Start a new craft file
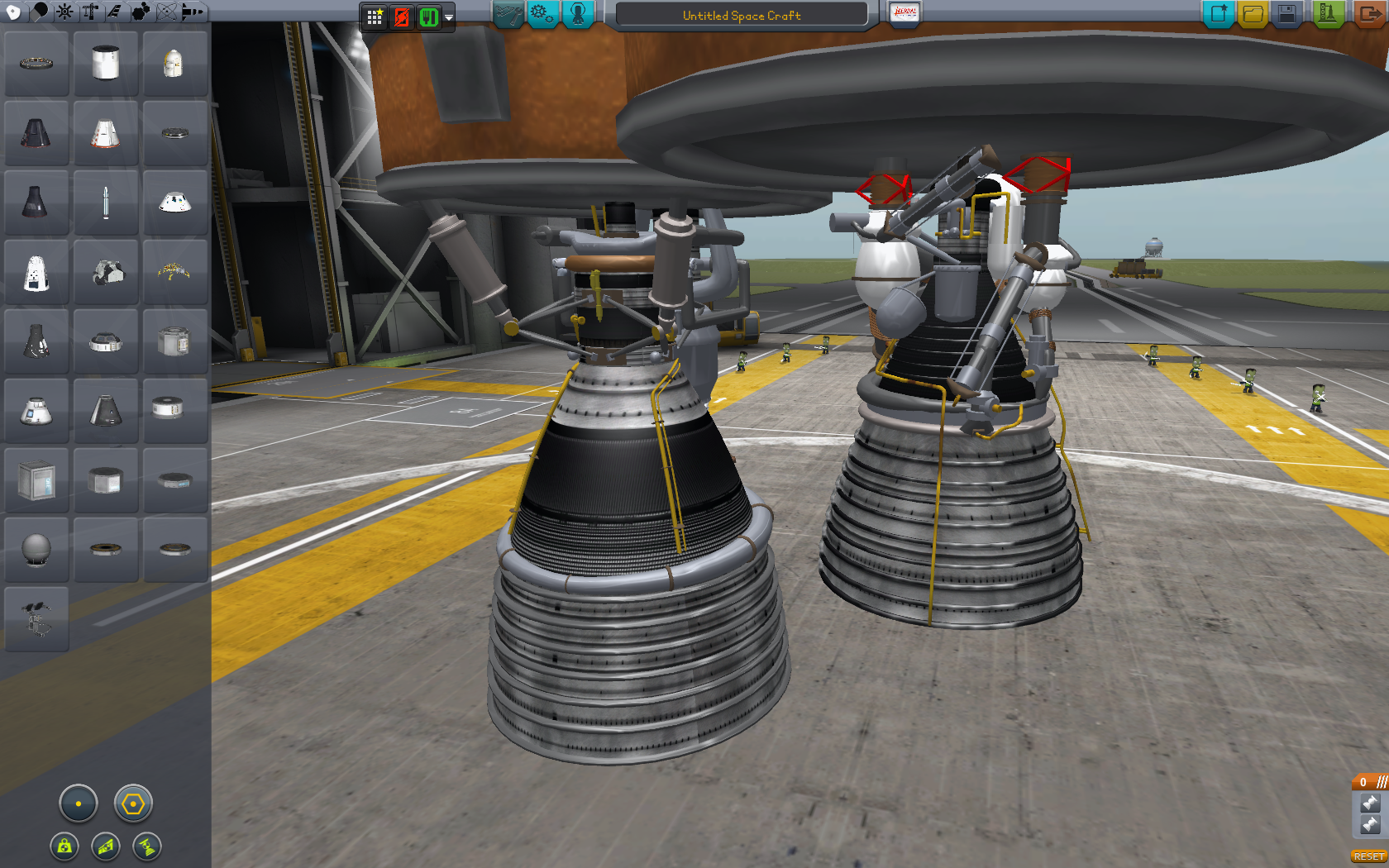This screenshot has width=1389, height=868. 1218,14
